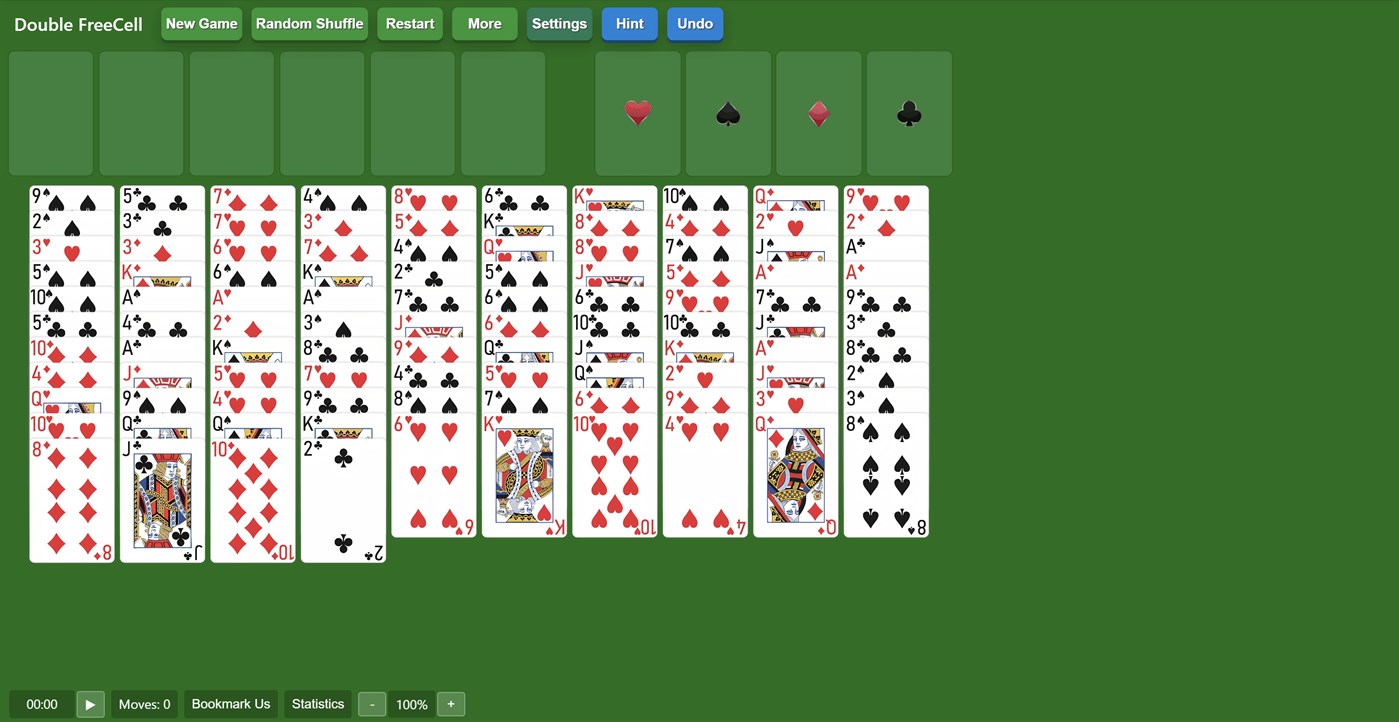The height and width of the screenshot is (722, 1399).
Task: Start the timer with the play control
Action: click(90, 704)
